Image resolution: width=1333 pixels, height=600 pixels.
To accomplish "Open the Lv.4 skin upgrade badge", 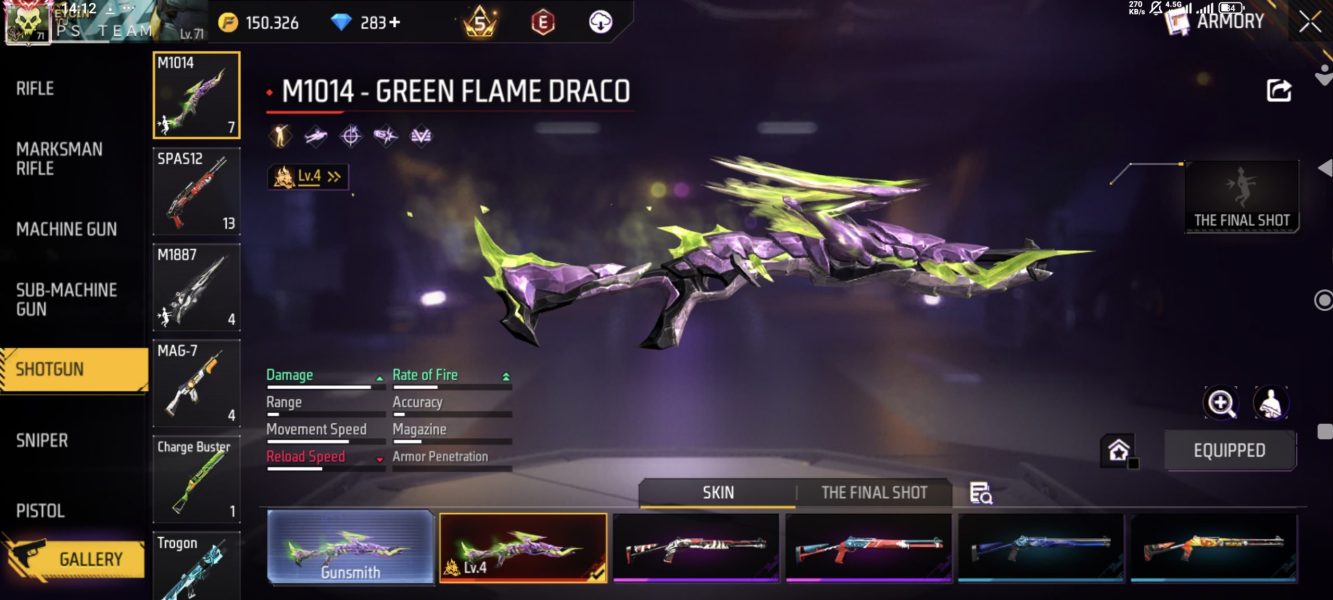I will tap(308, 177).
